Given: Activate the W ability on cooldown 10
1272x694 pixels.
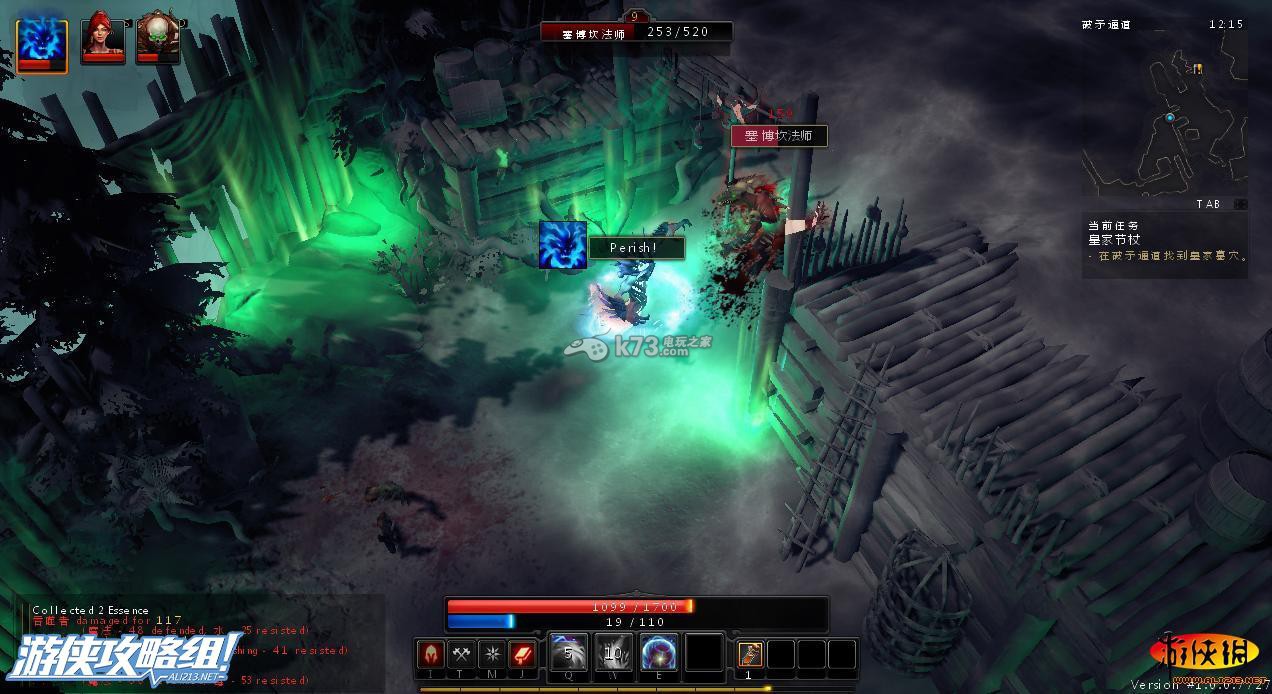Looking at the screenshot, I should coord(614,653).
